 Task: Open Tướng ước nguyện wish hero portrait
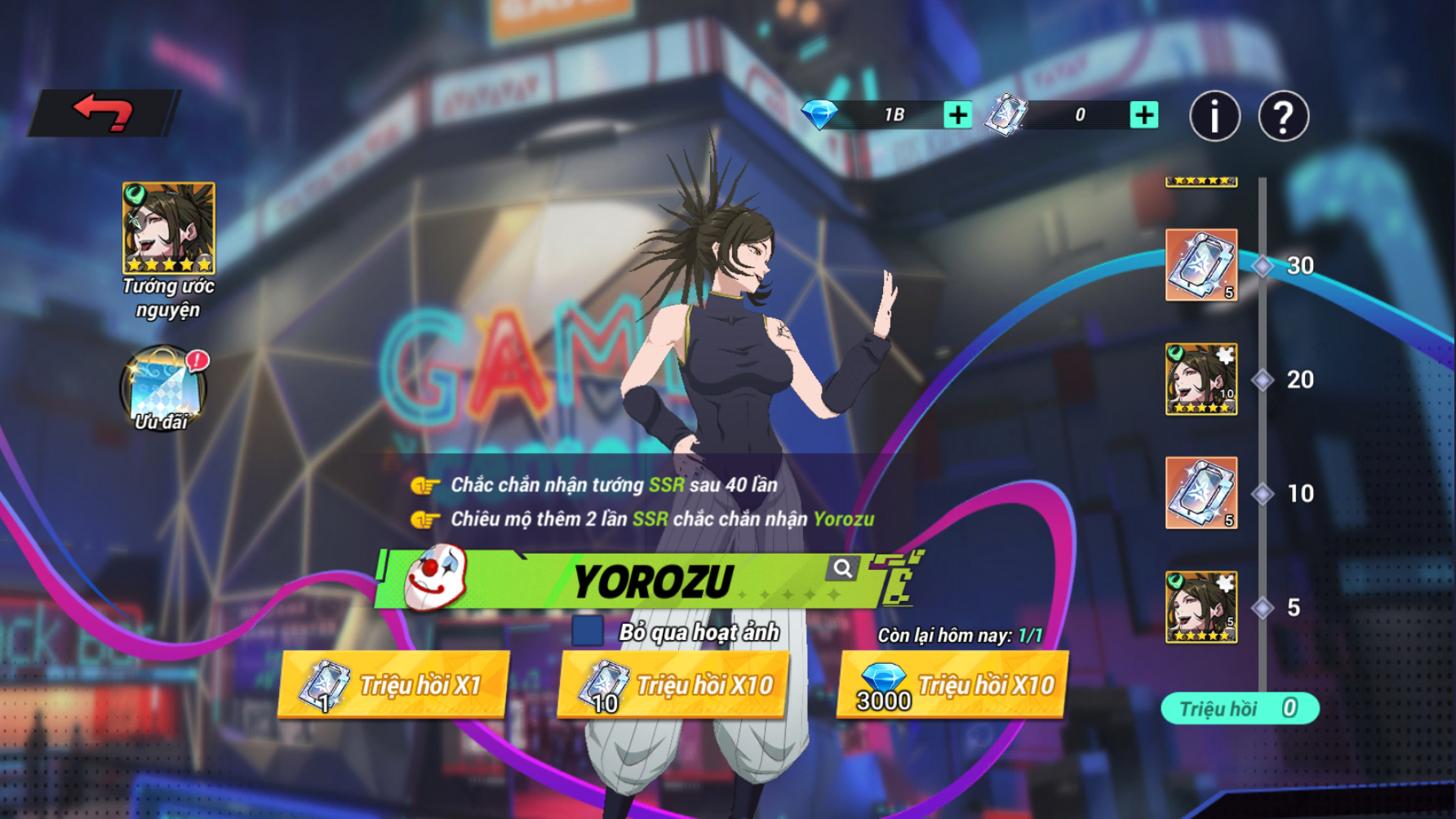169,228
